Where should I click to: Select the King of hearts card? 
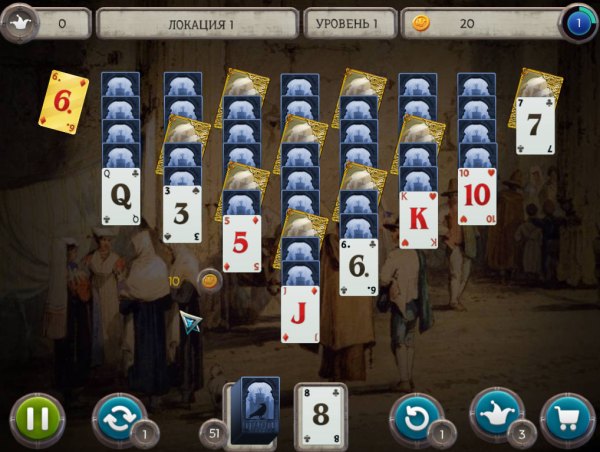tap(418, 219)
